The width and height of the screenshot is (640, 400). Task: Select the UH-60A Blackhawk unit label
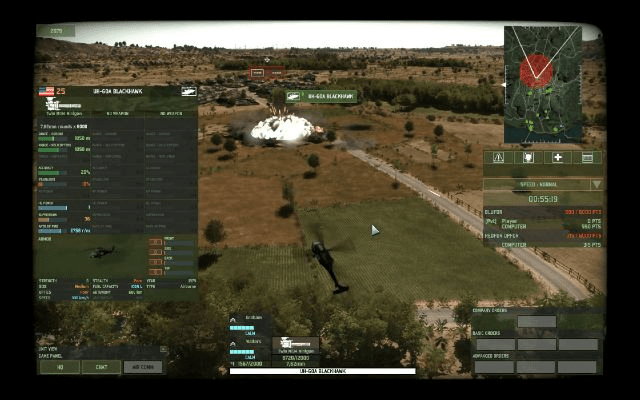(x=321, y=97)
